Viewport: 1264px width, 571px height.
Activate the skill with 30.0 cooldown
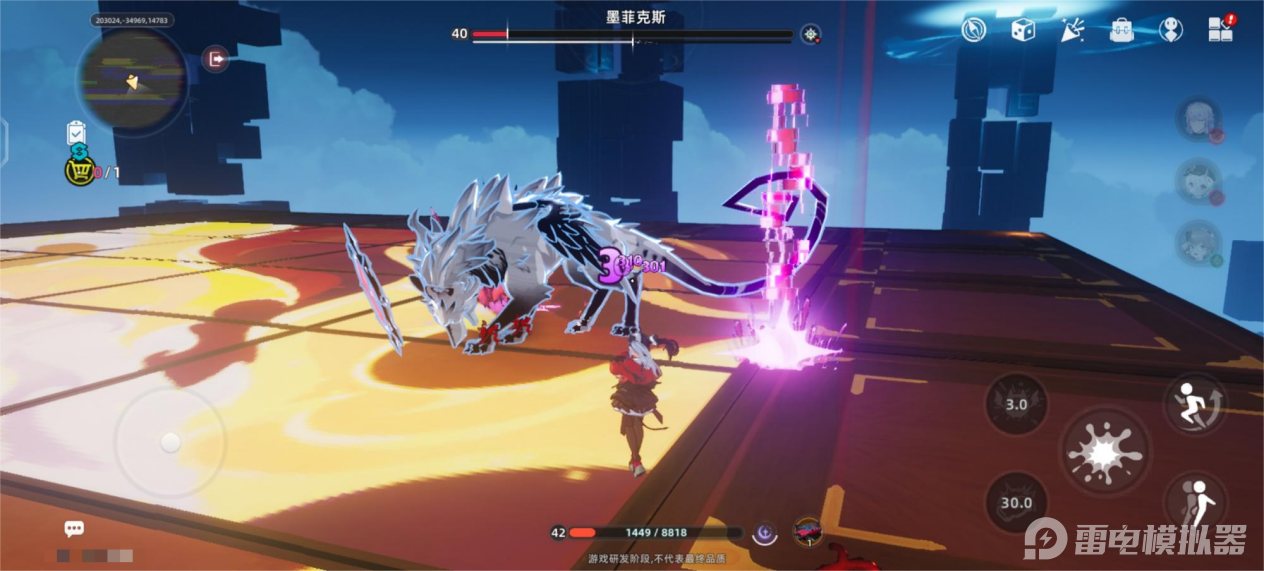tap(1016, 502)
